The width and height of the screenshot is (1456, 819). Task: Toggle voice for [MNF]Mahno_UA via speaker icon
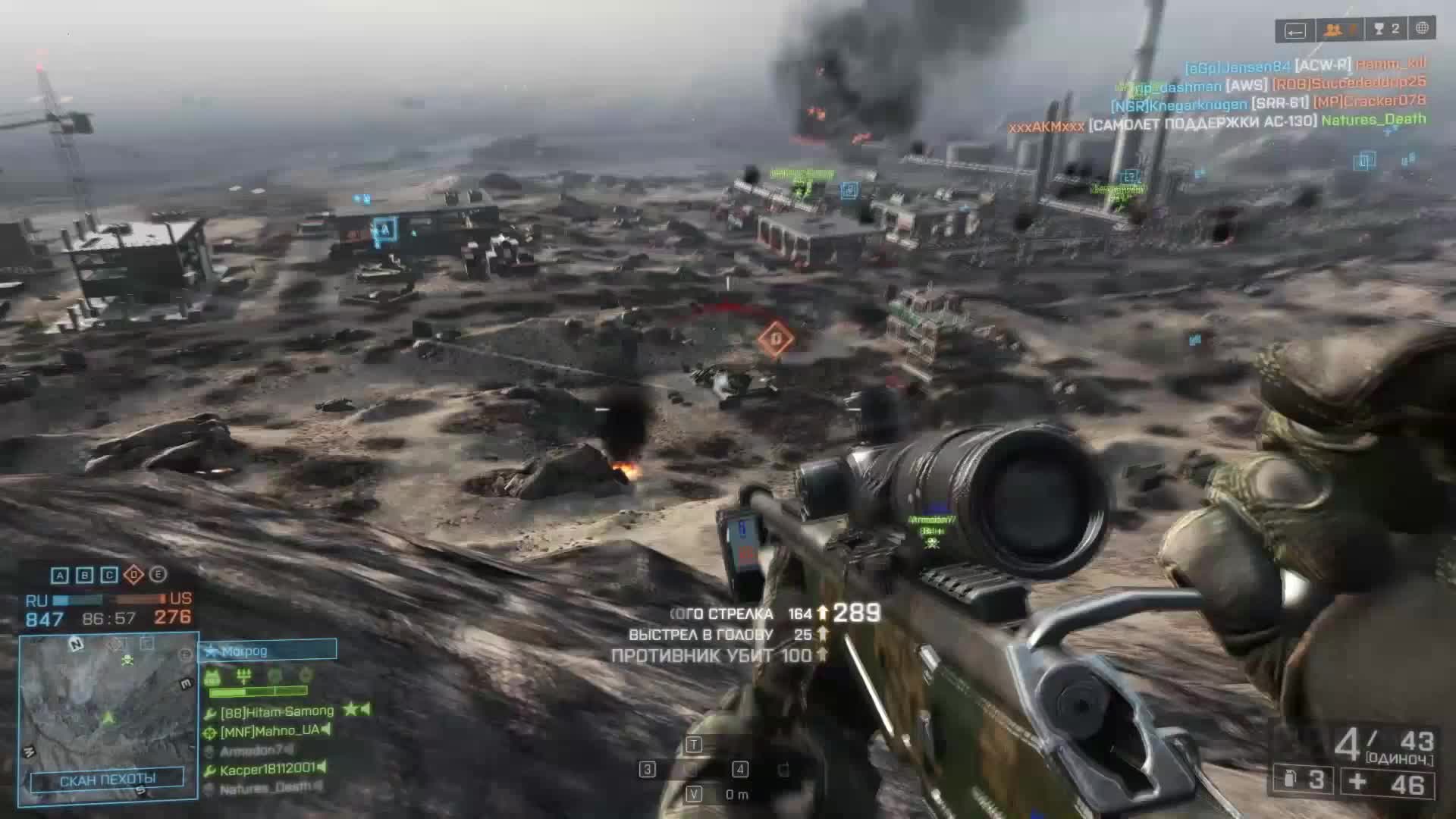point(327,730)
